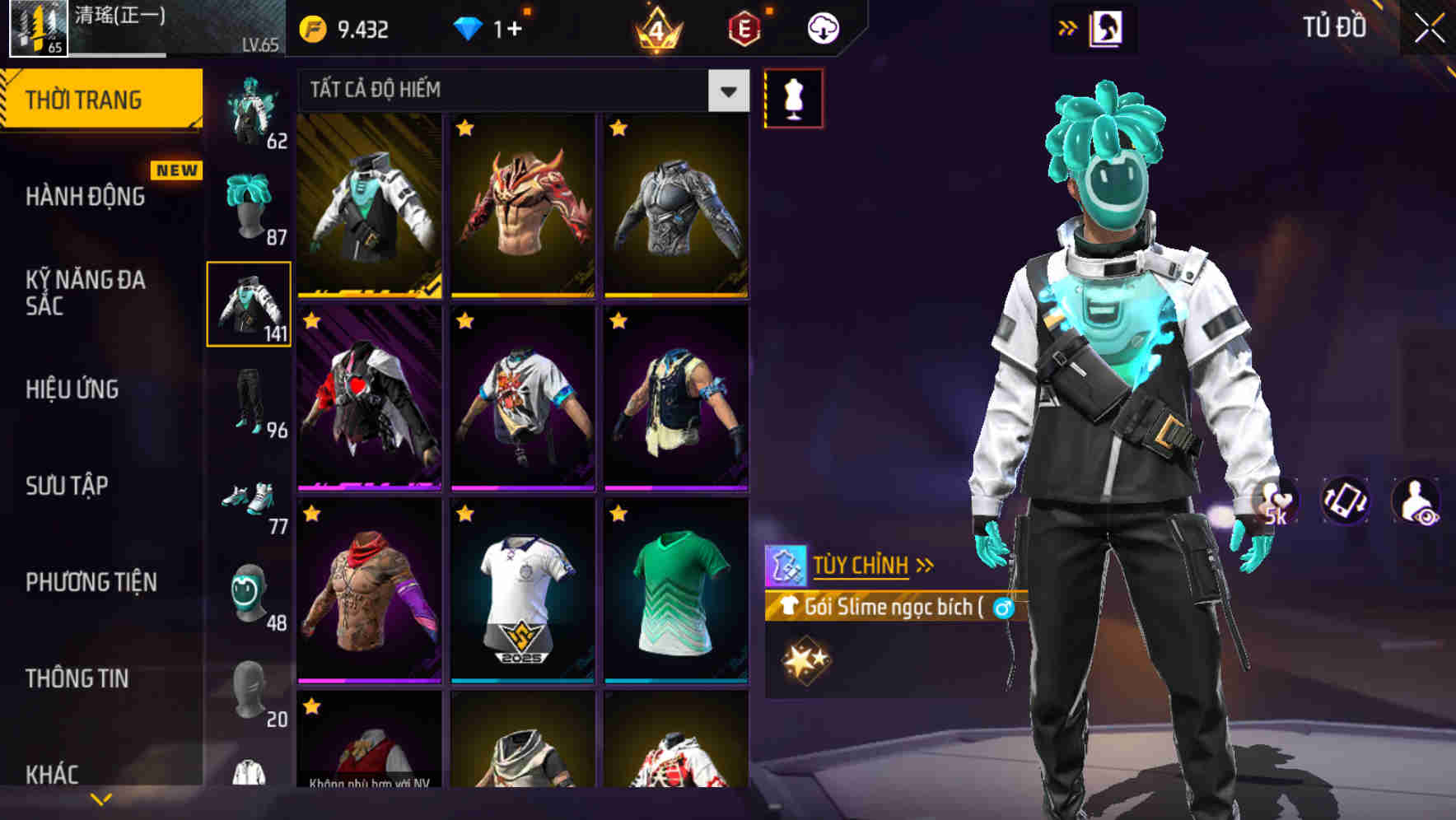
Task: Expand the sidebar with the bottom down chevron
Action: (99, 797)
